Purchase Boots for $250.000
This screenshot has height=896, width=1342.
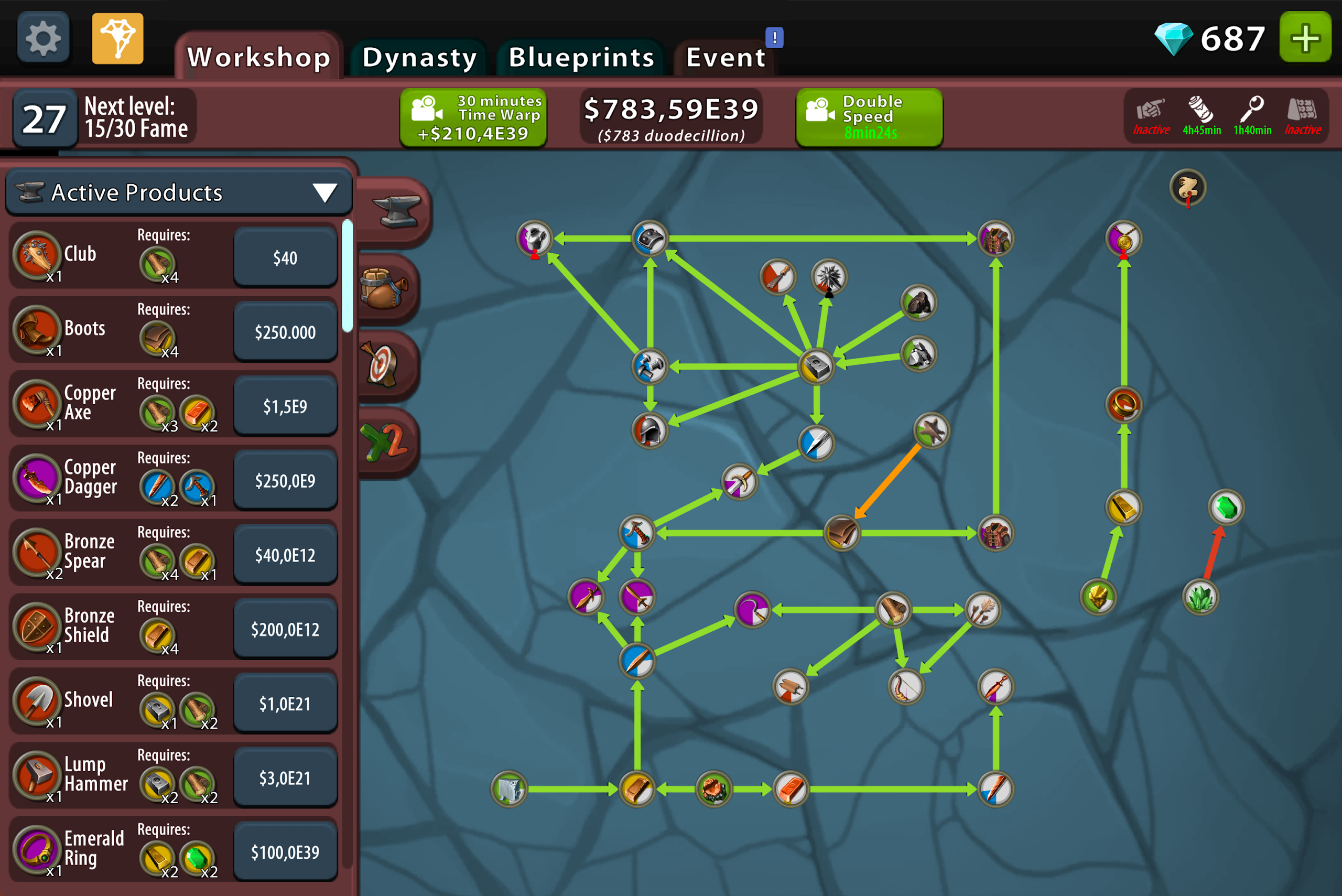(x=285, y=332)
